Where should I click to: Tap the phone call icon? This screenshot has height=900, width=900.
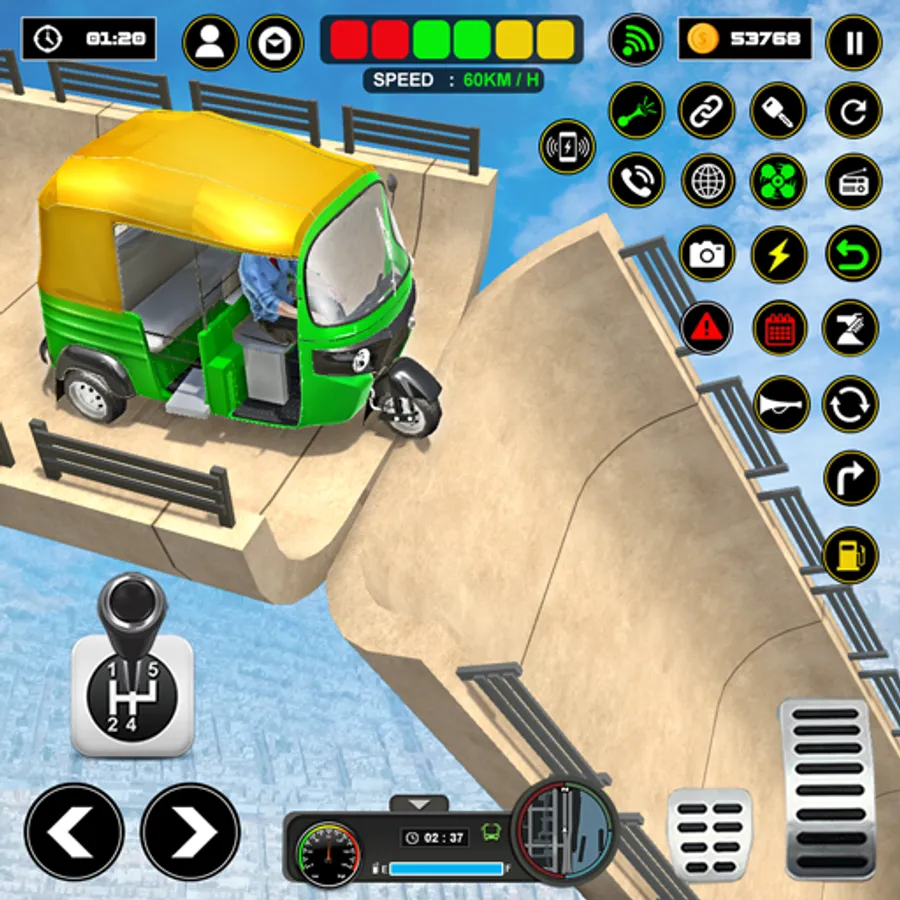point(636,181)
